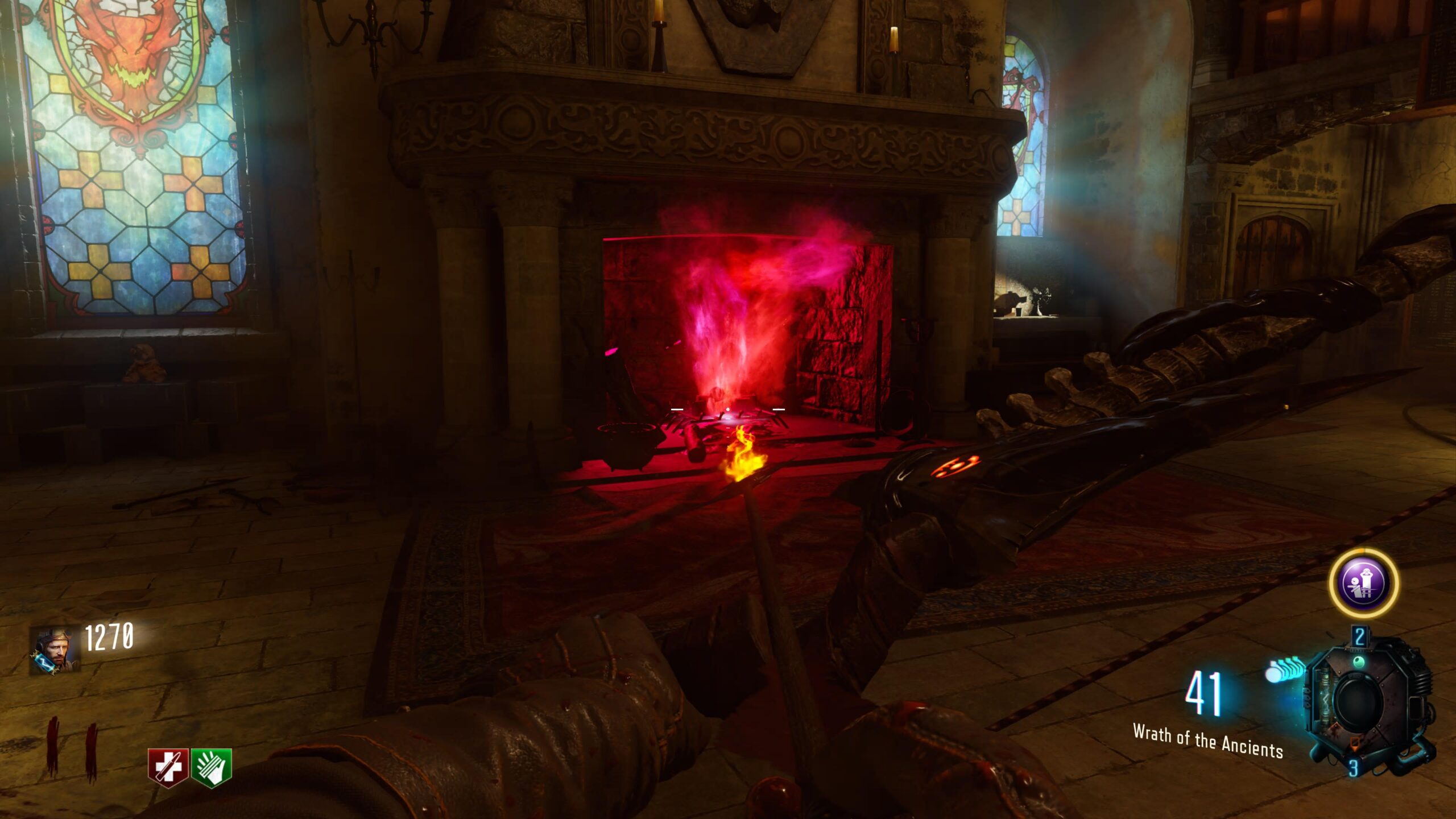Click the orange diamond marker on the shield gadget
Viewport: 1456px width, 819px height.
pos(1355,744)
